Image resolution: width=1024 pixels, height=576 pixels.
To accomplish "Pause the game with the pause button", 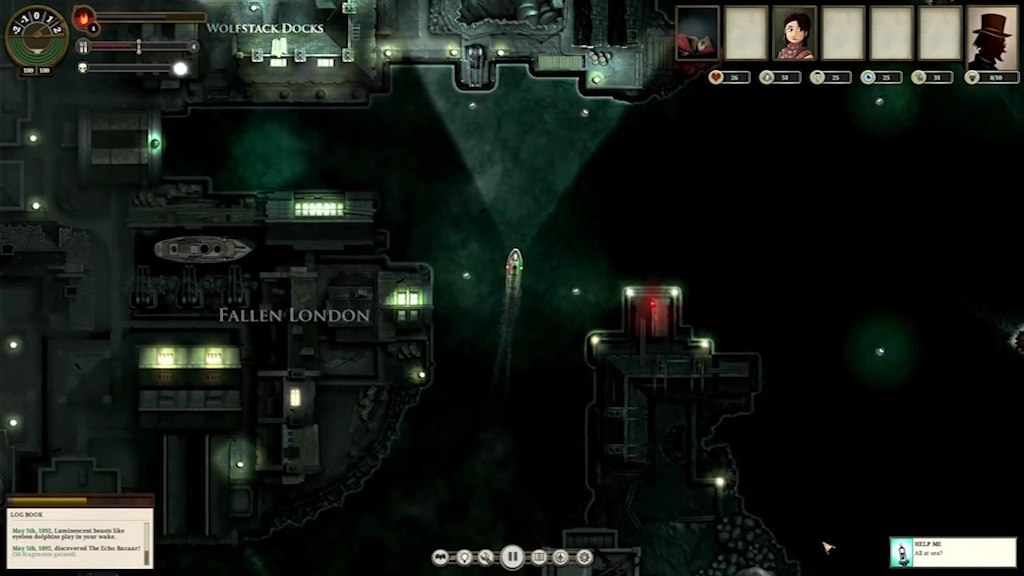I will 512,557.
